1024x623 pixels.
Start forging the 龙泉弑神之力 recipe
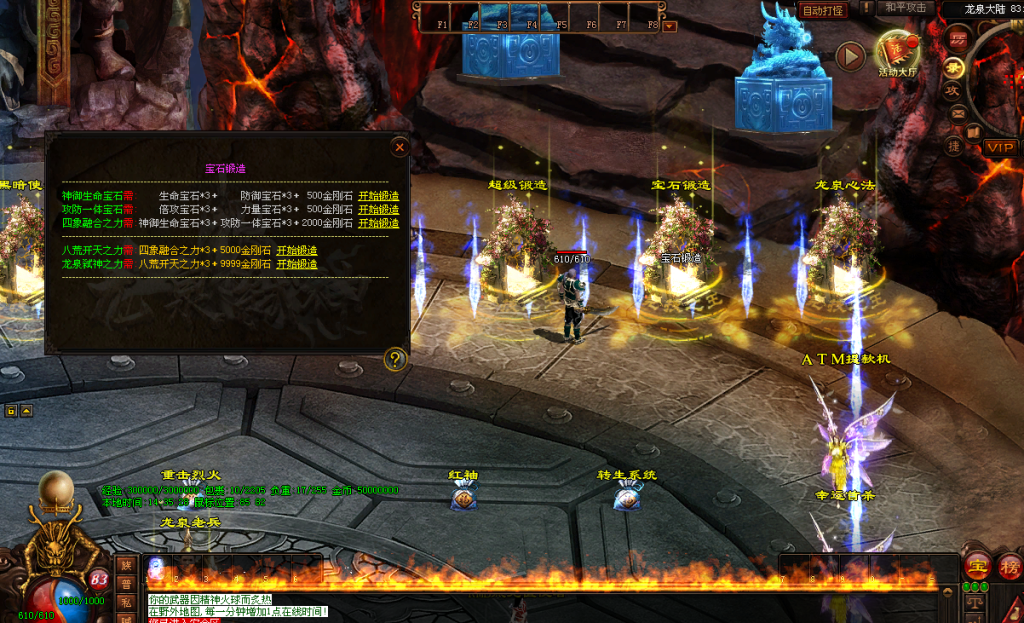point(297,264)
